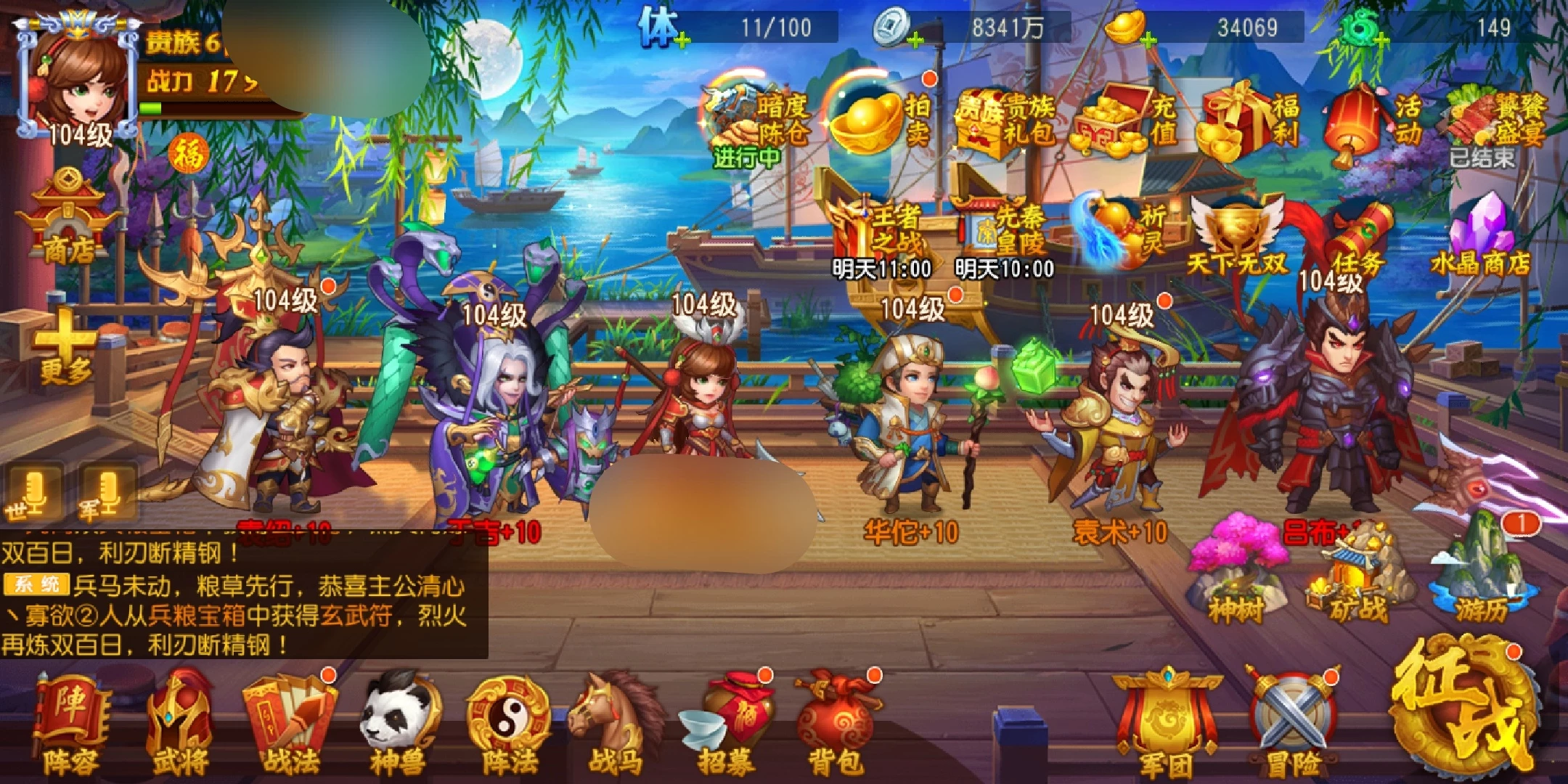1568x784 pixels.
Task: Open the 背包 bag inventory
Action: click(836, 722)
